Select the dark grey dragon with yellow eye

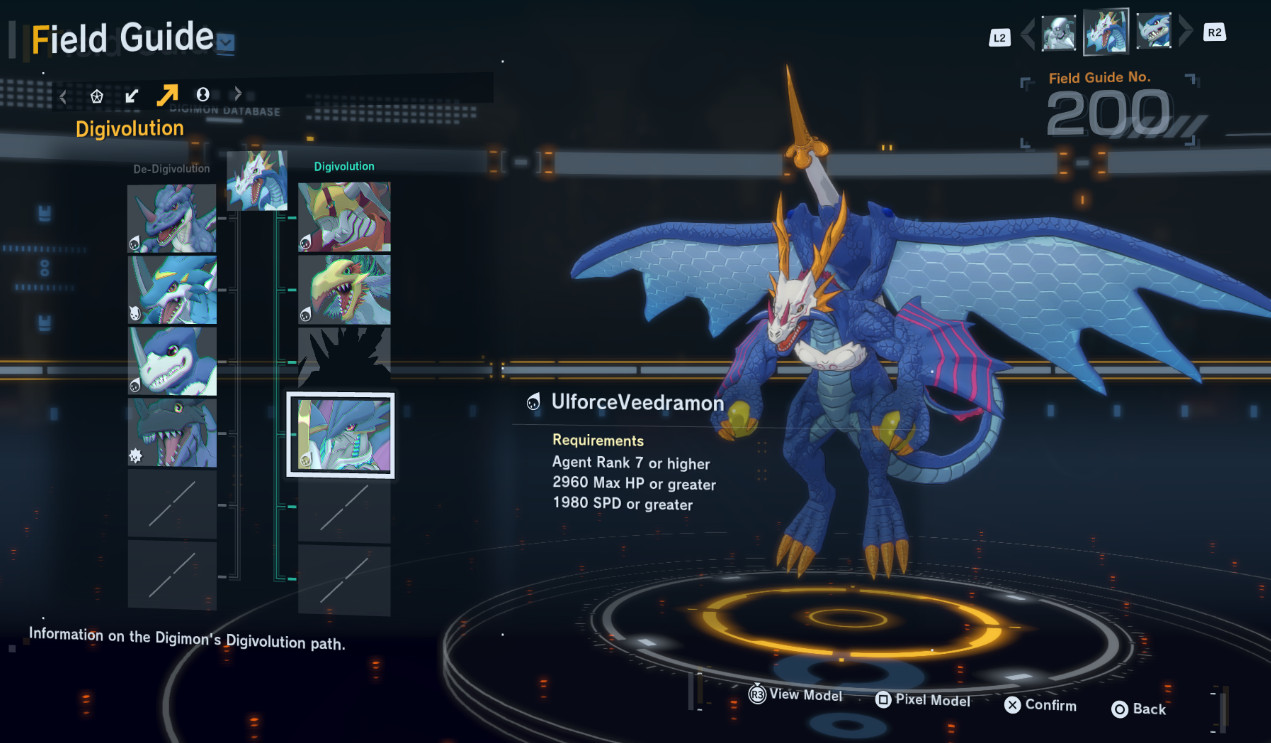pyautogui.click(x=172, y=433)
